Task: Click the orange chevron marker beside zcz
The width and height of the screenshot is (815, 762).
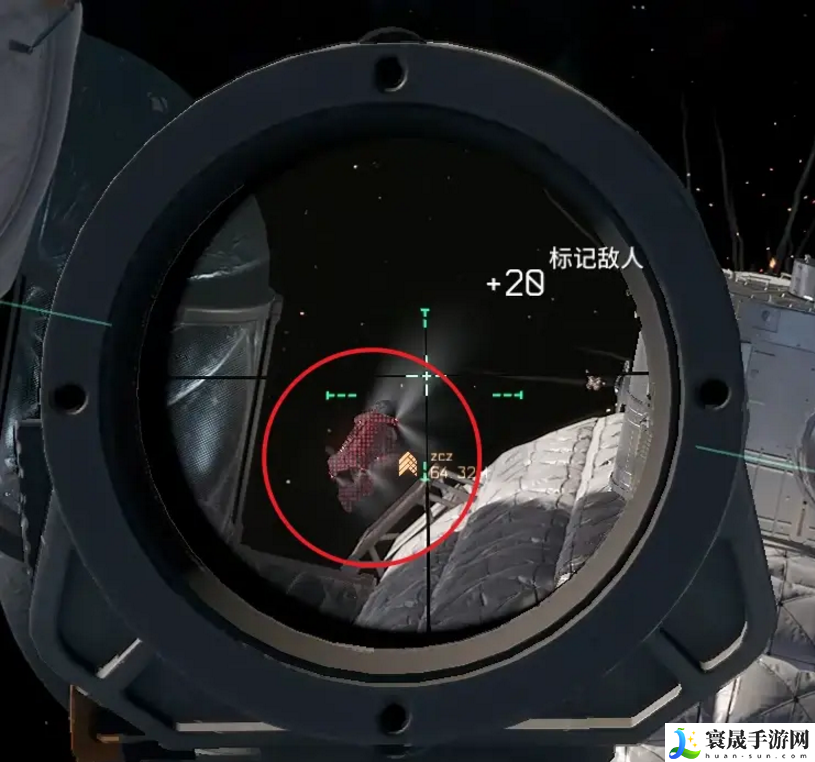Action: click(x=407, y=464)
